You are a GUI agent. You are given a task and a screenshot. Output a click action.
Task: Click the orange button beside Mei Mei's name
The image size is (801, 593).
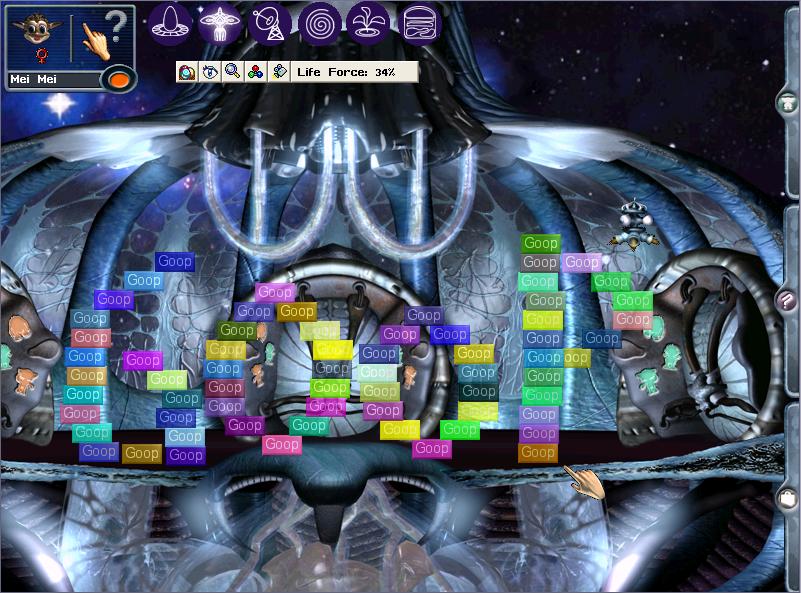click(119, 79)
